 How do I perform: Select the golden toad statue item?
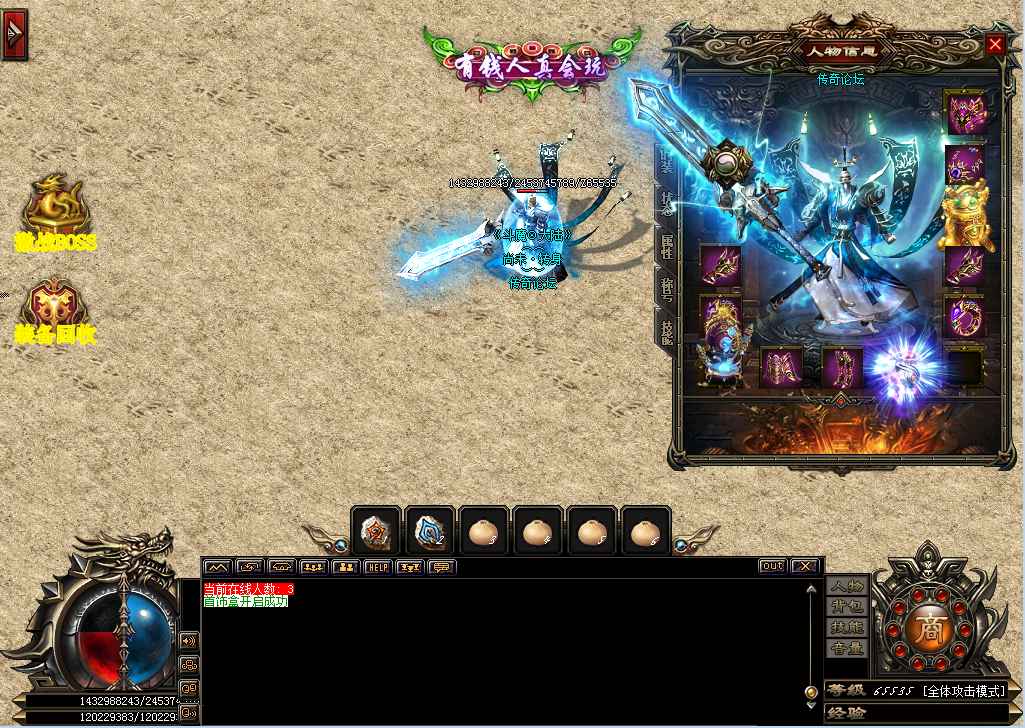point(964,215)
